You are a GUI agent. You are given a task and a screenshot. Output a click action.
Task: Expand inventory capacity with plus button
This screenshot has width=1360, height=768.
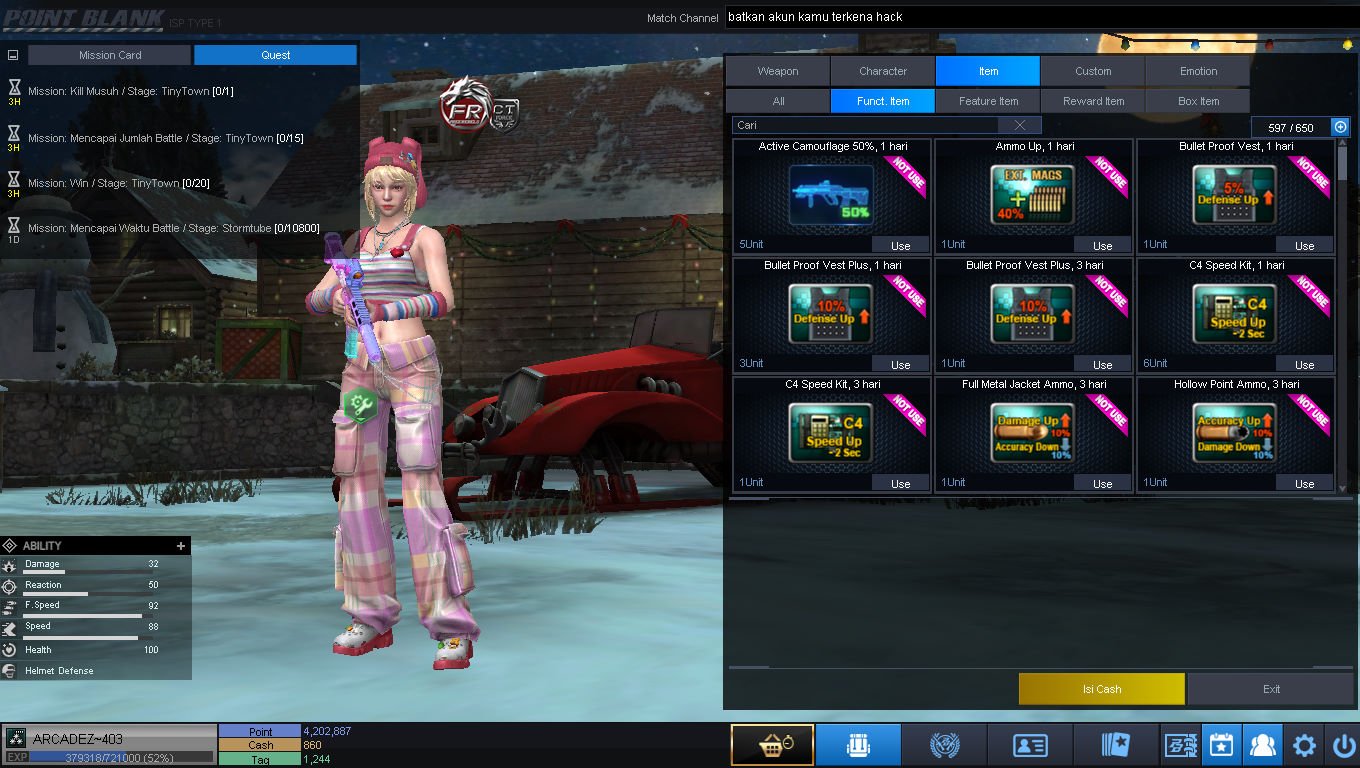coord(1341,127)
